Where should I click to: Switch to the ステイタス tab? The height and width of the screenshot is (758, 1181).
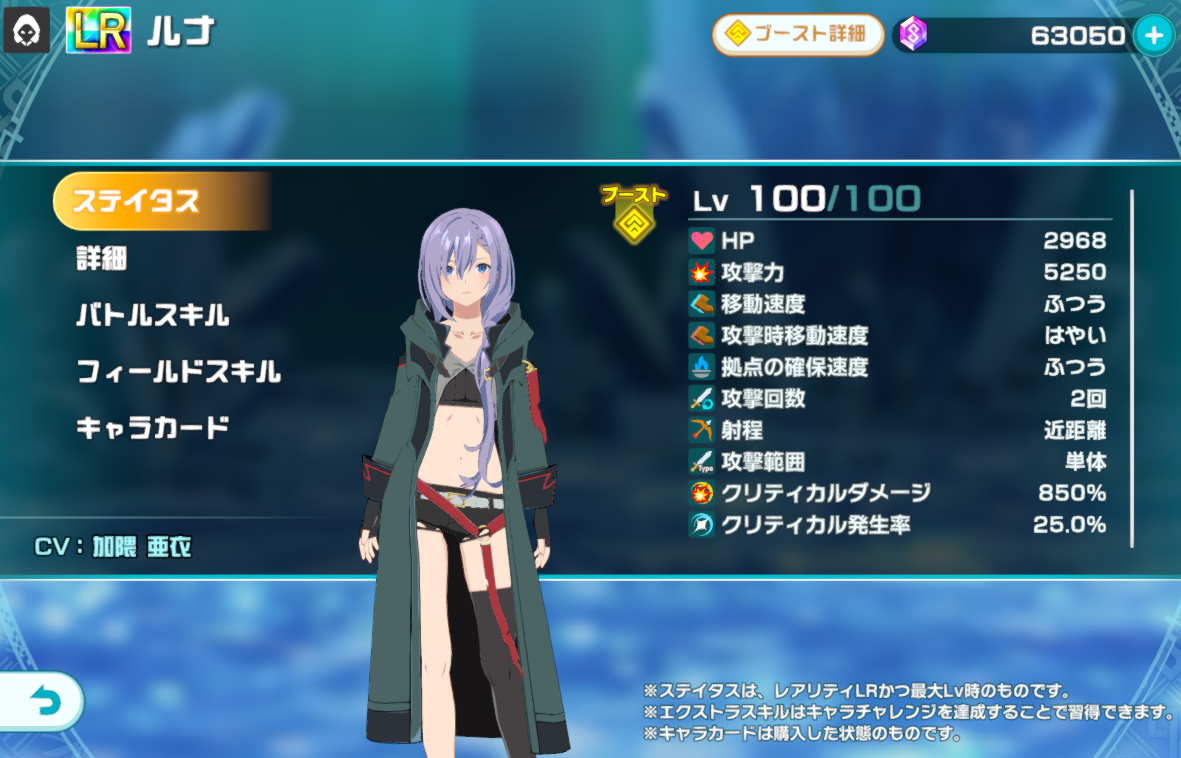tap(160, 201)
